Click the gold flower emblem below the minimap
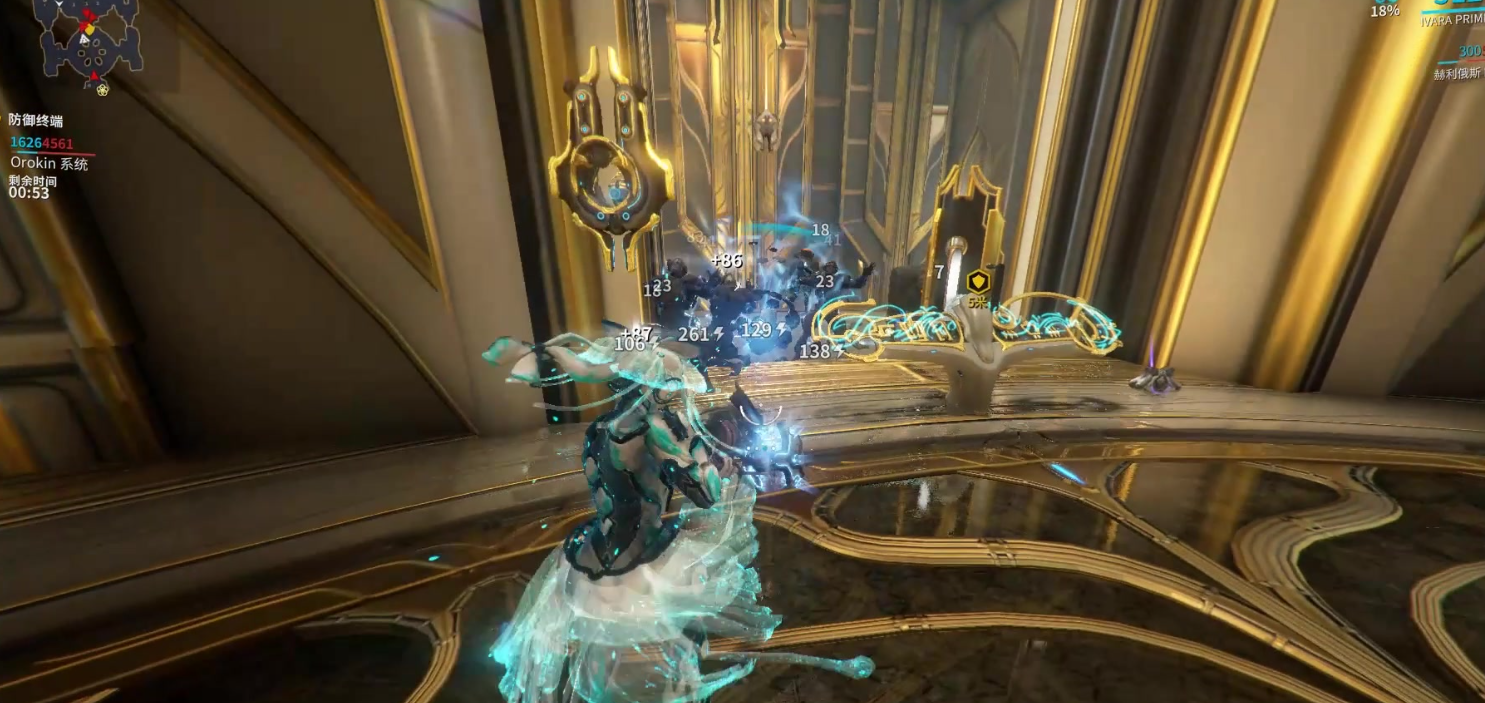Viewport: 1485px width, 703px height. pyautogui.click(x=103, y=90)
